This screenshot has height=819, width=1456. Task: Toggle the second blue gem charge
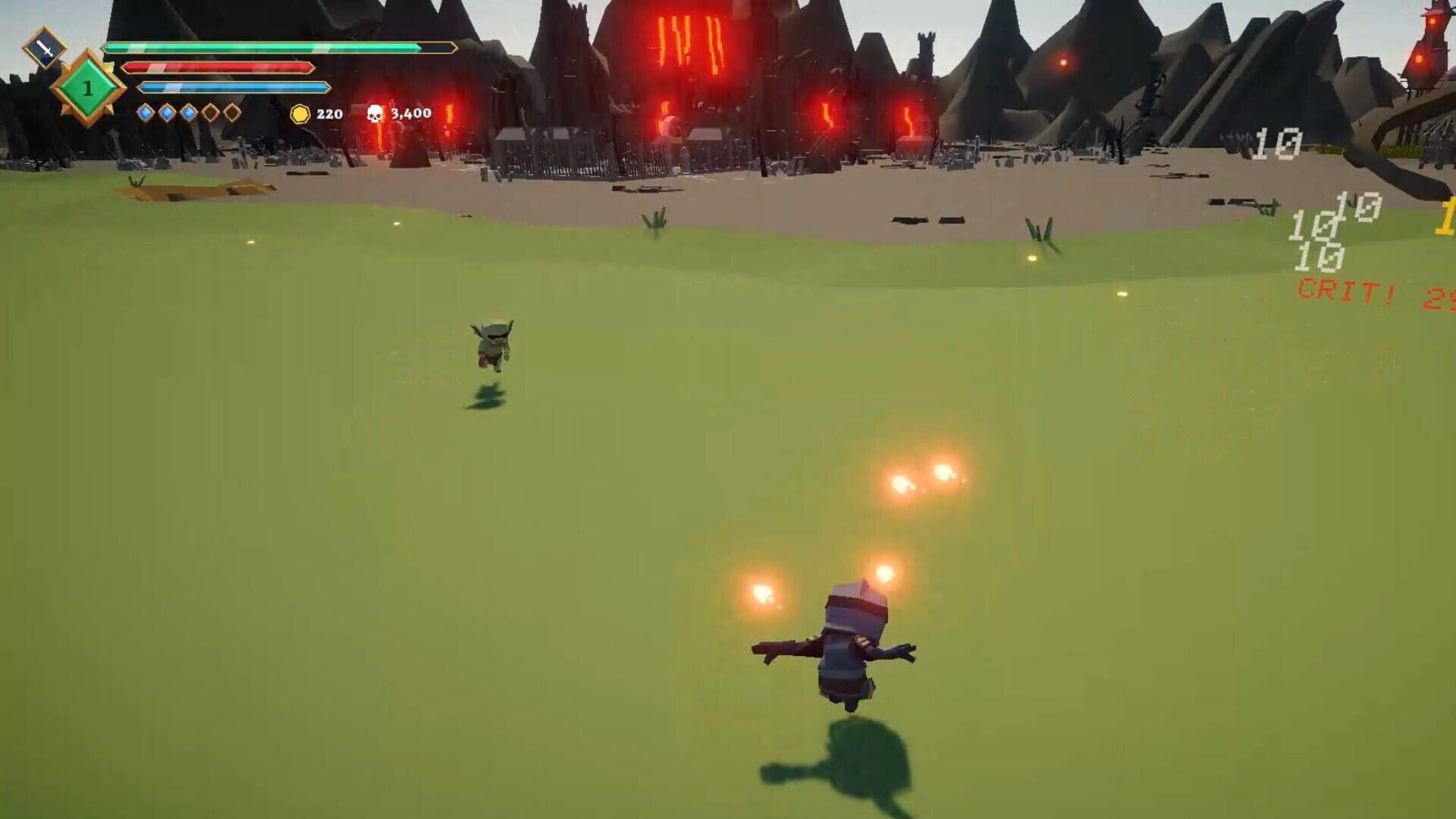167,114
